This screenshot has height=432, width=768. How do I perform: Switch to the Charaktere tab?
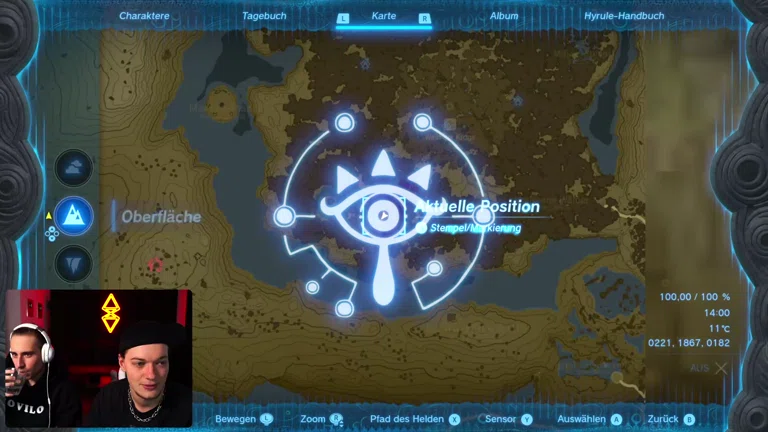click(142, 16)
